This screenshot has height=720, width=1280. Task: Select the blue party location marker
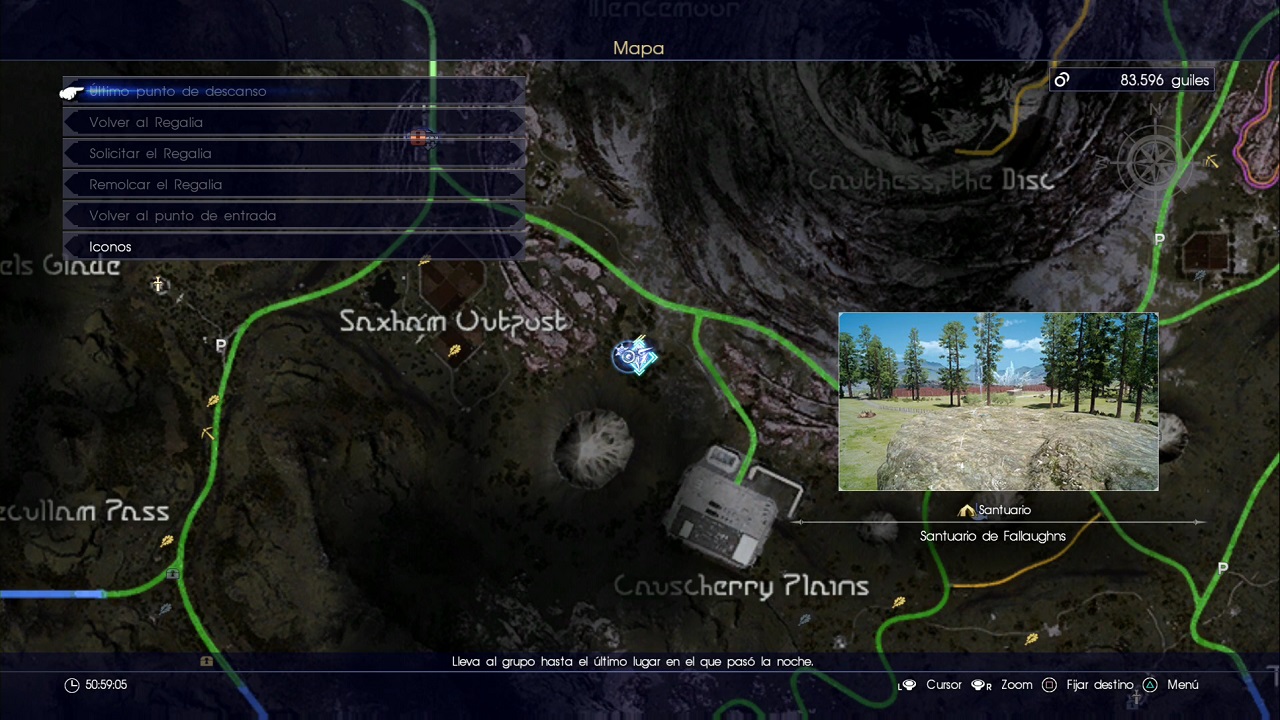point(634,355)
